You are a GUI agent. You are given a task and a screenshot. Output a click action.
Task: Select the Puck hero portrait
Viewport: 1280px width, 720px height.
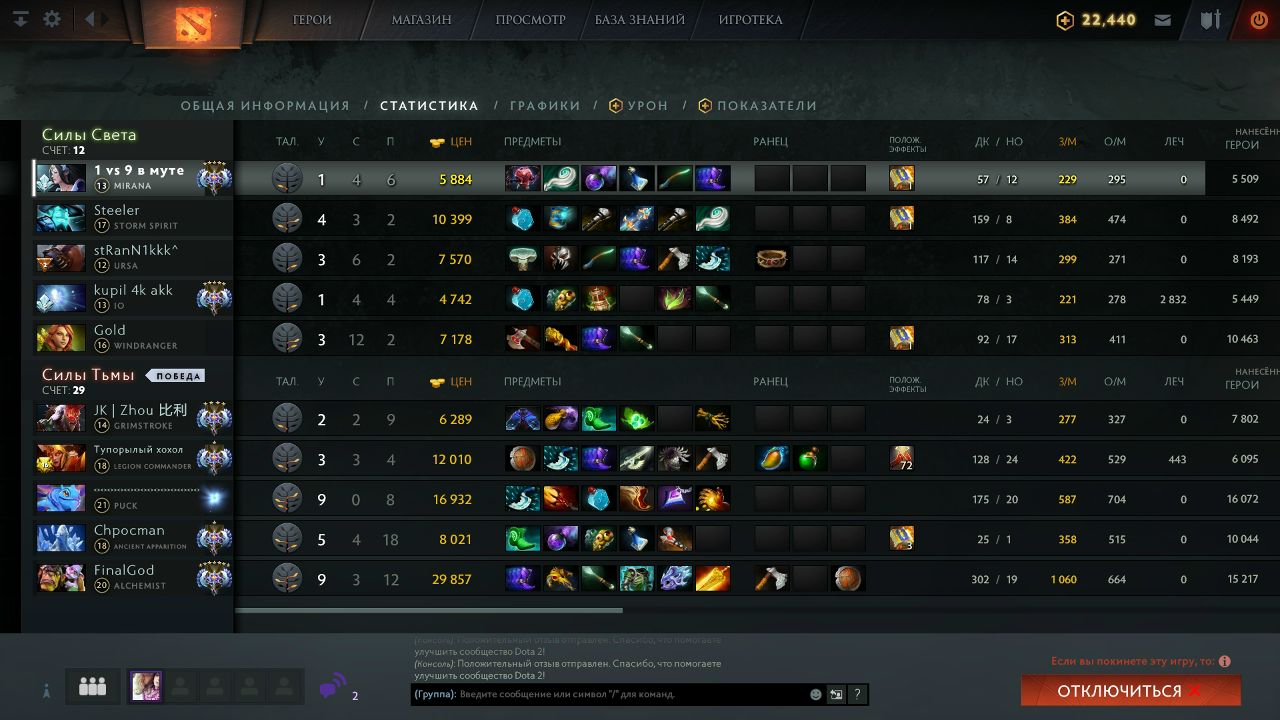[x=60, y=498]
